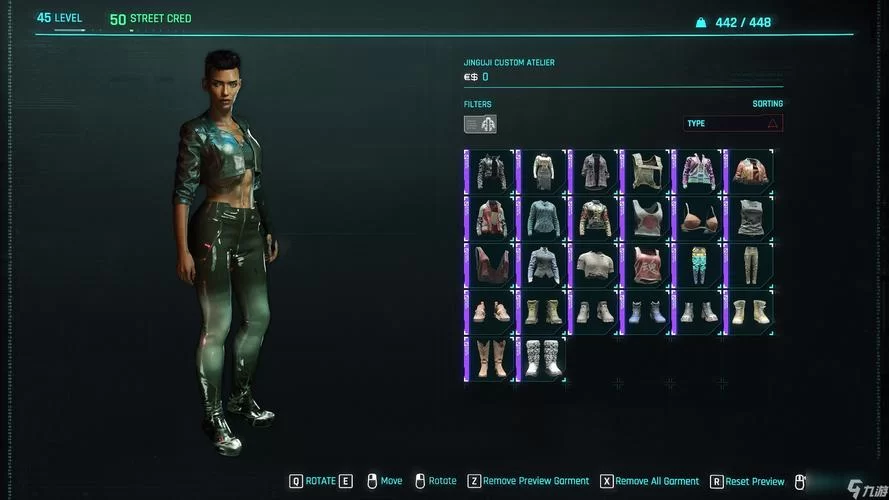
Task: Preview the white dress outfit
Action: point(543,171)
